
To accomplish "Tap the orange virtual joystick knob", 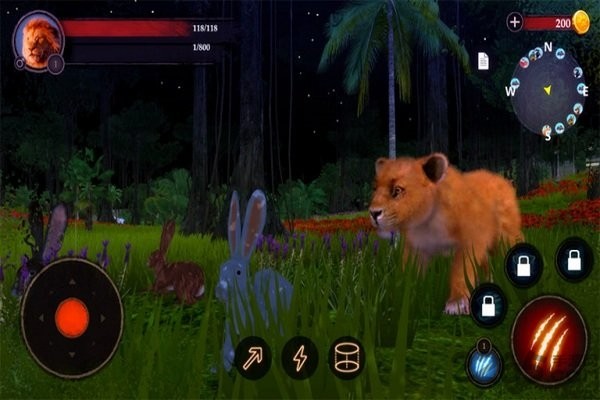I will click(x=72, y=318).
